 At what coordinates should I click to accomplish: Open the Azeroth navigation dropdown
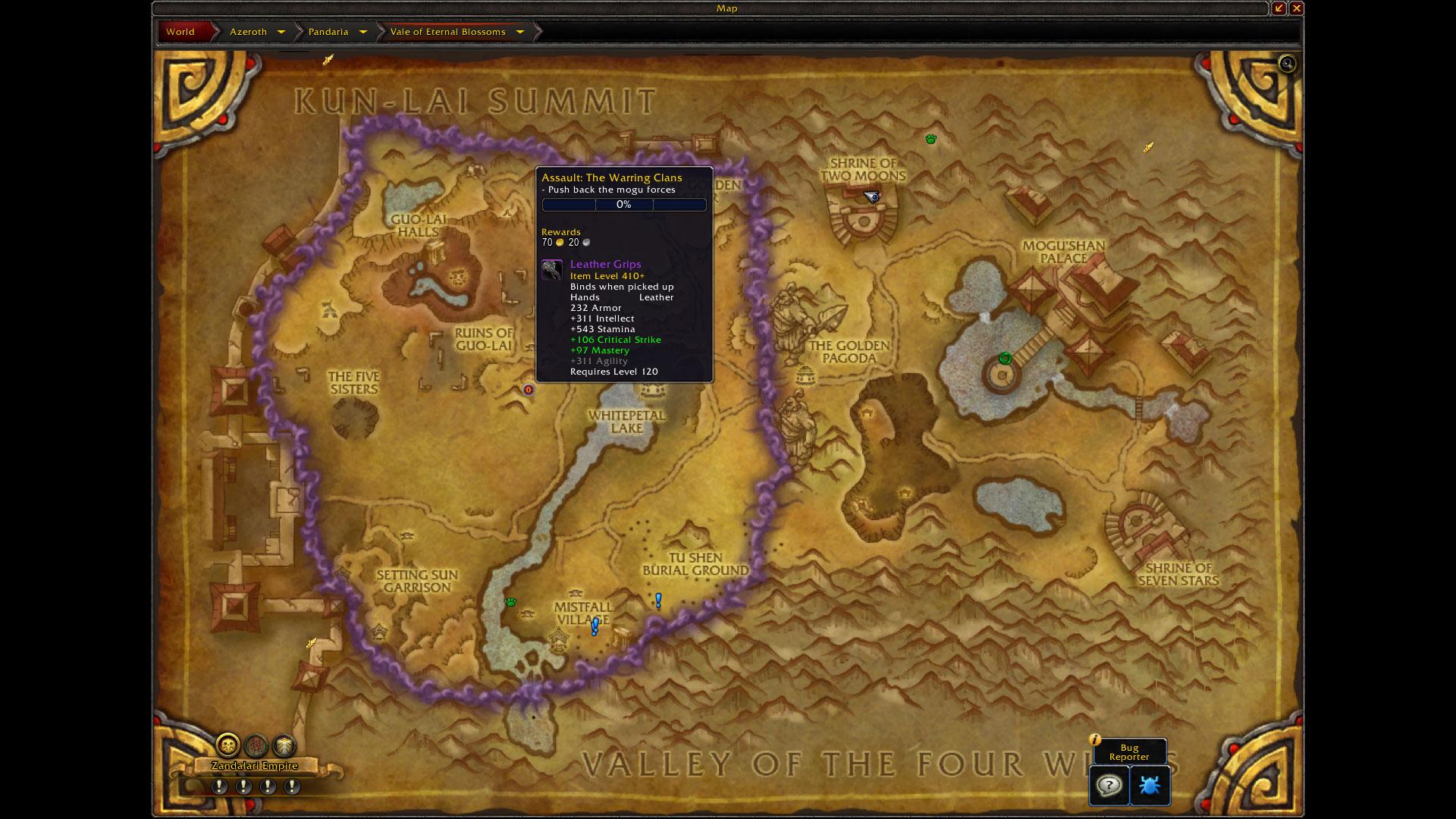point(281,32)
